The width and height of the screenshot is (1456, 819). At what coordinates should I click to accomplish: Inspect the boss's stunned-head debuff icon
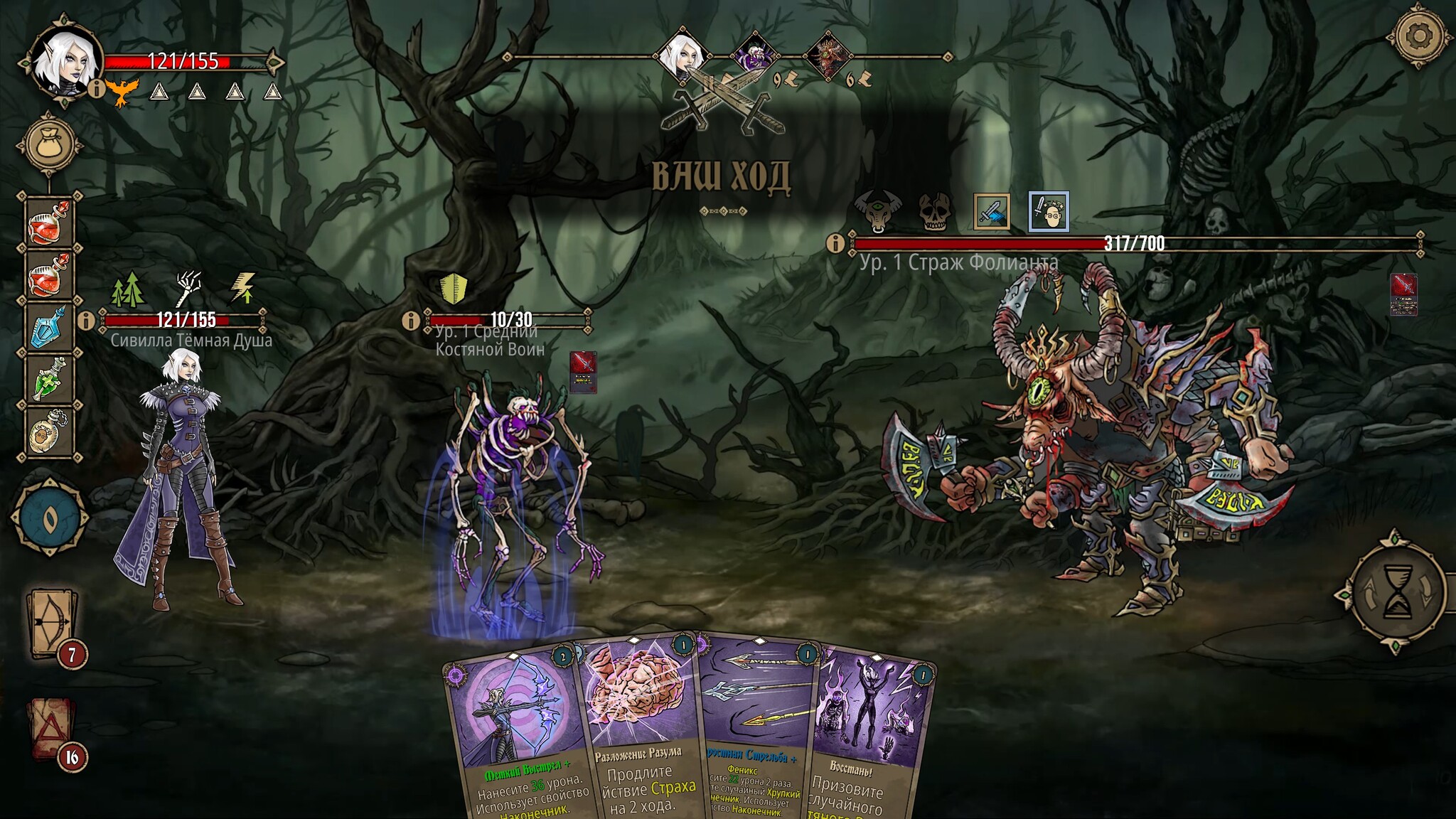1048,211
